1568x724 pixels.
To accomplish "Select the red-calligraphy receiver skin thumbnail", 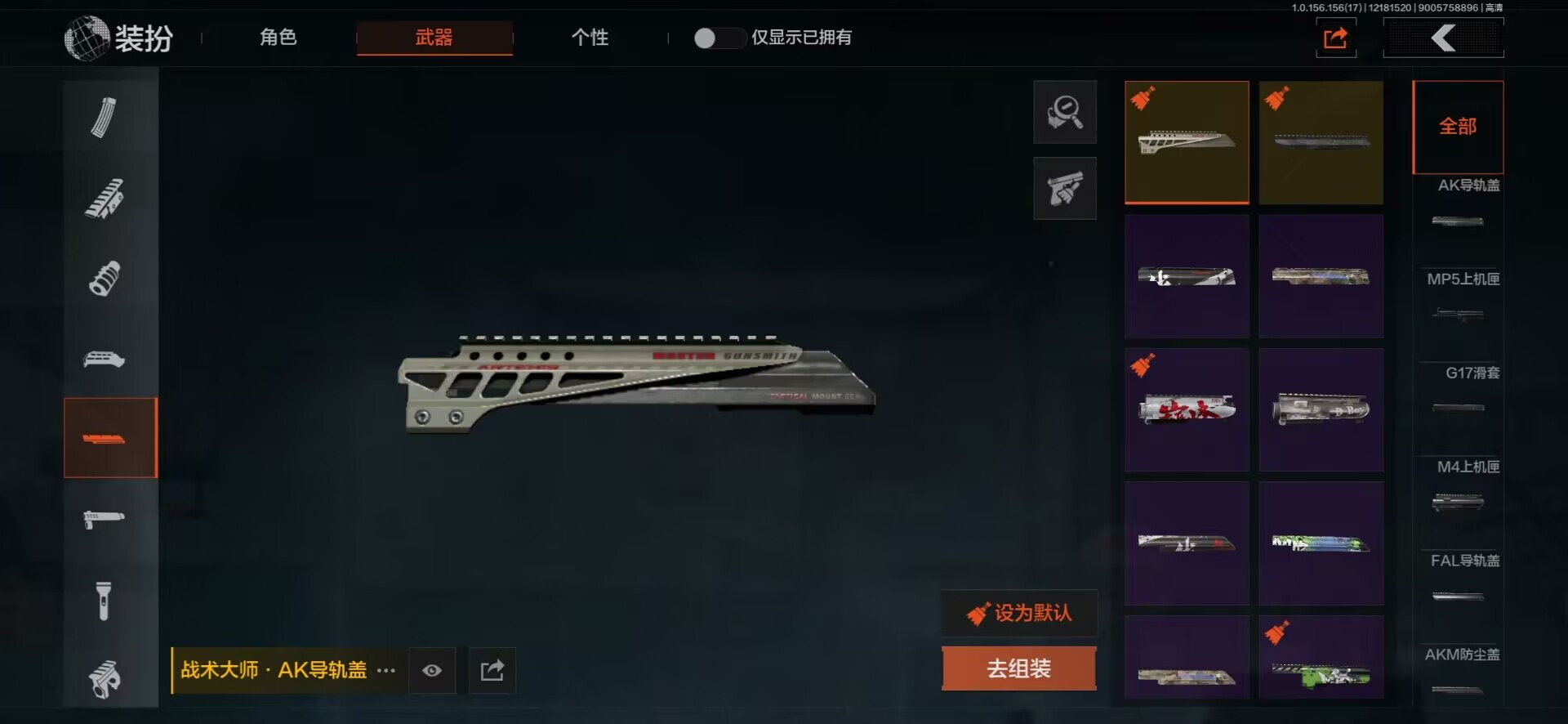I will [x=1187, y=409].
